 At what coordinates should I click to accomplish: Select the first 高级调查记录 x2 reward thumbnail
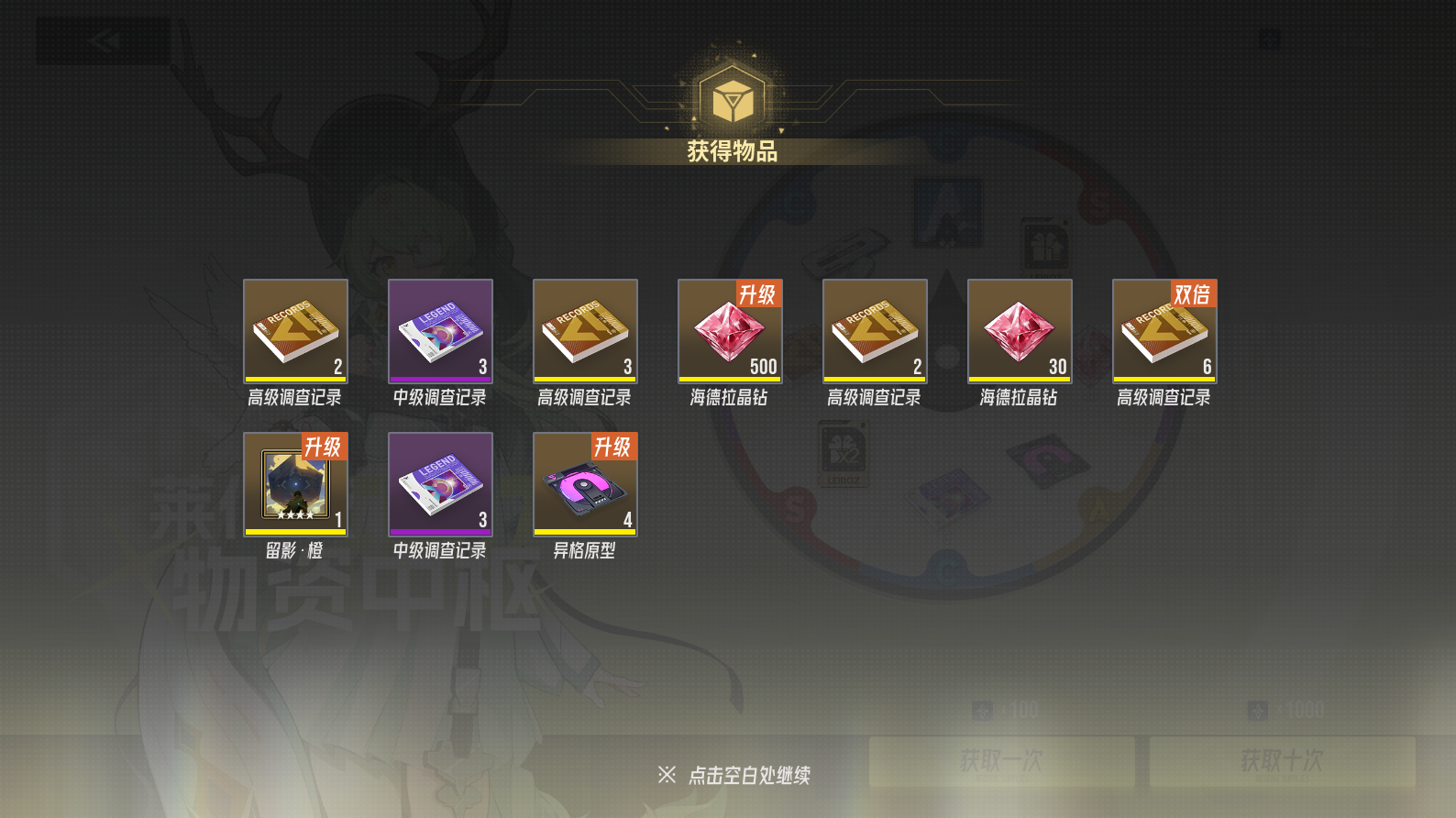pyautogui.click(x=294, y=330)
